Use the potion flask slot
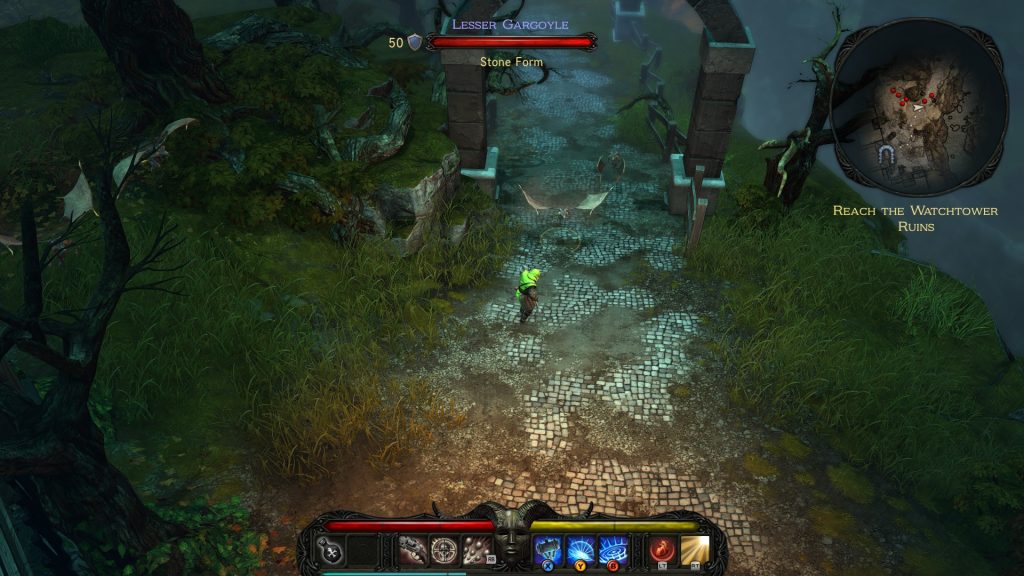This screenshot has width=1024, height=576. pos(331,549)
